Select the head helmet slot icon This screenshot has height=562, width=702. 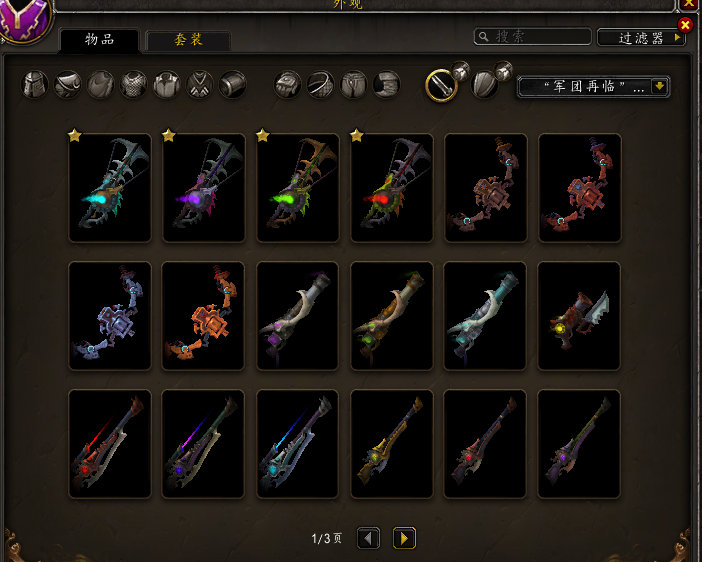click(36, 84)
